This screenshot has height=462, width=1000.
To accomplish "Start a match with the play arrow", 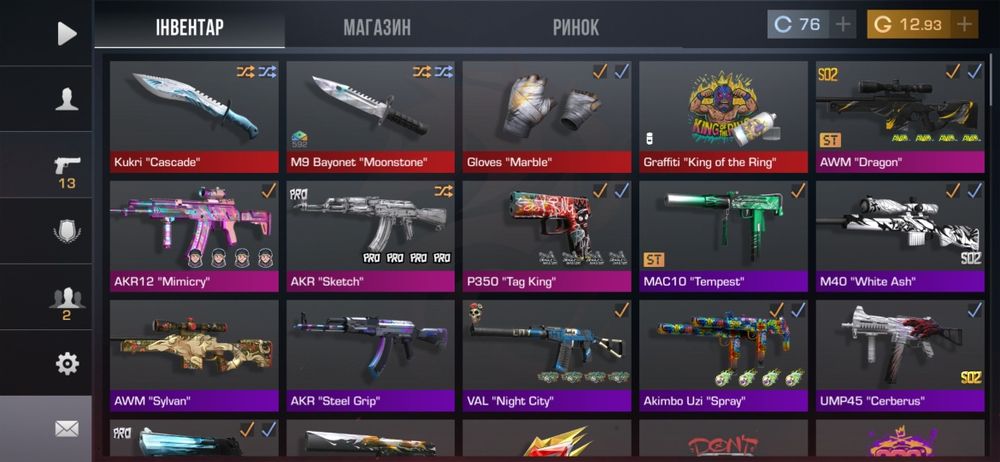I will tap(66, 33).
